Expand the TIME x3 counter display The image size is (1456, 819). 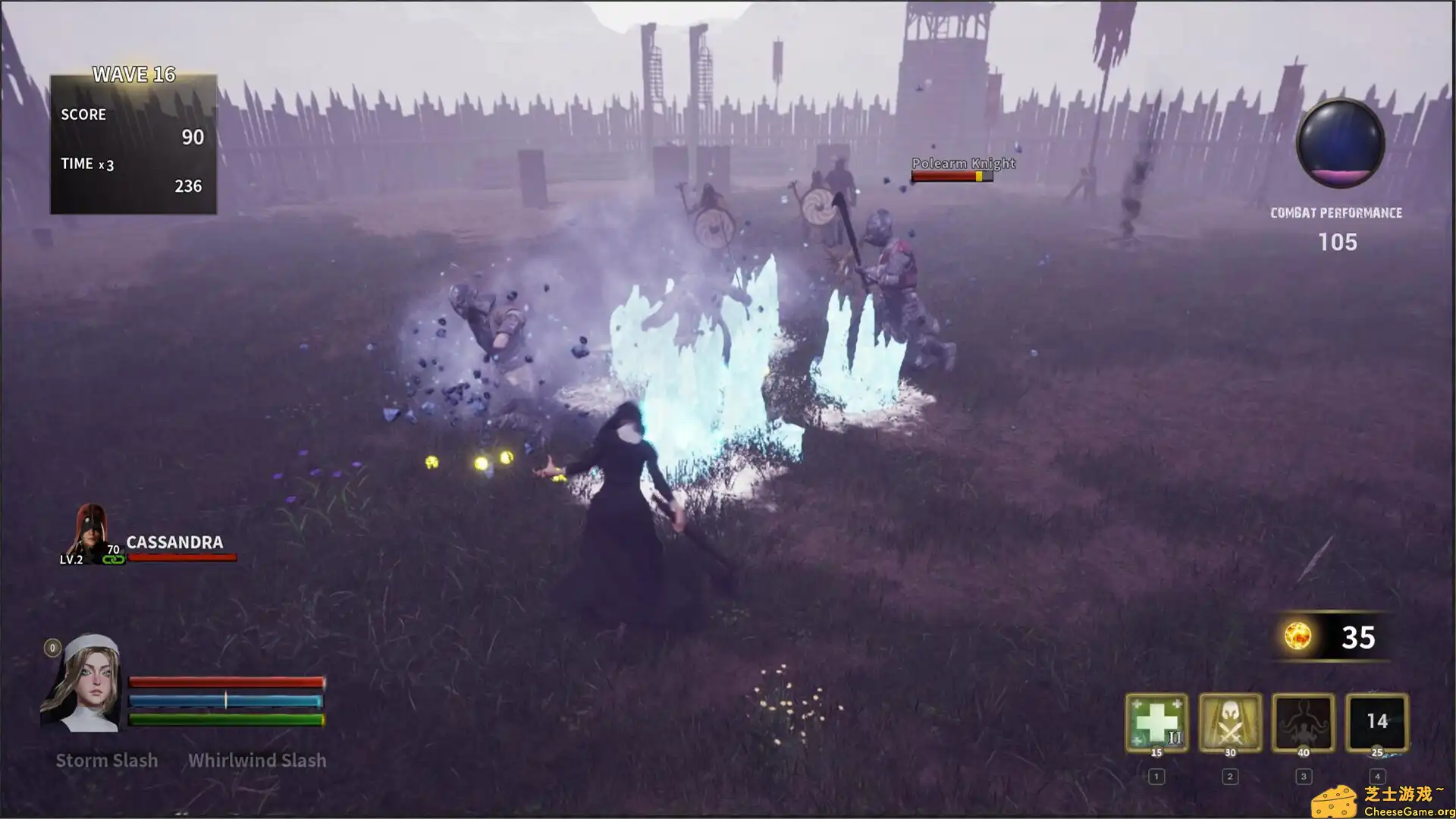pos(87,163)
